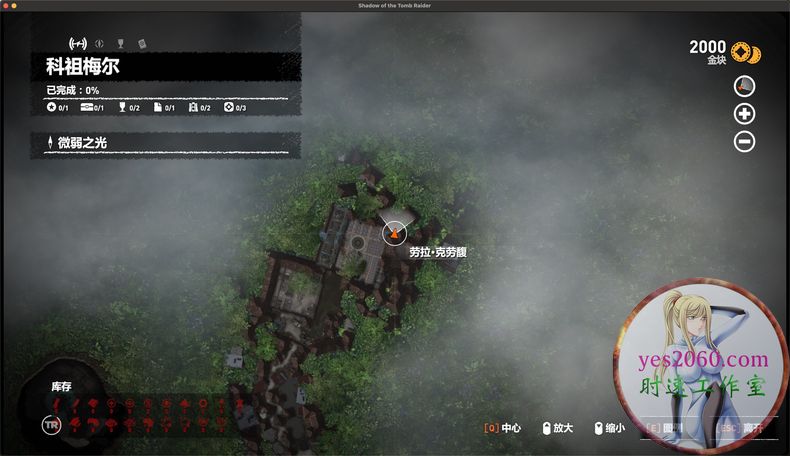Viewport: 790px width, 456px height.
Task: Click the 缩小 zoom out option
Action: coord(609,428)
